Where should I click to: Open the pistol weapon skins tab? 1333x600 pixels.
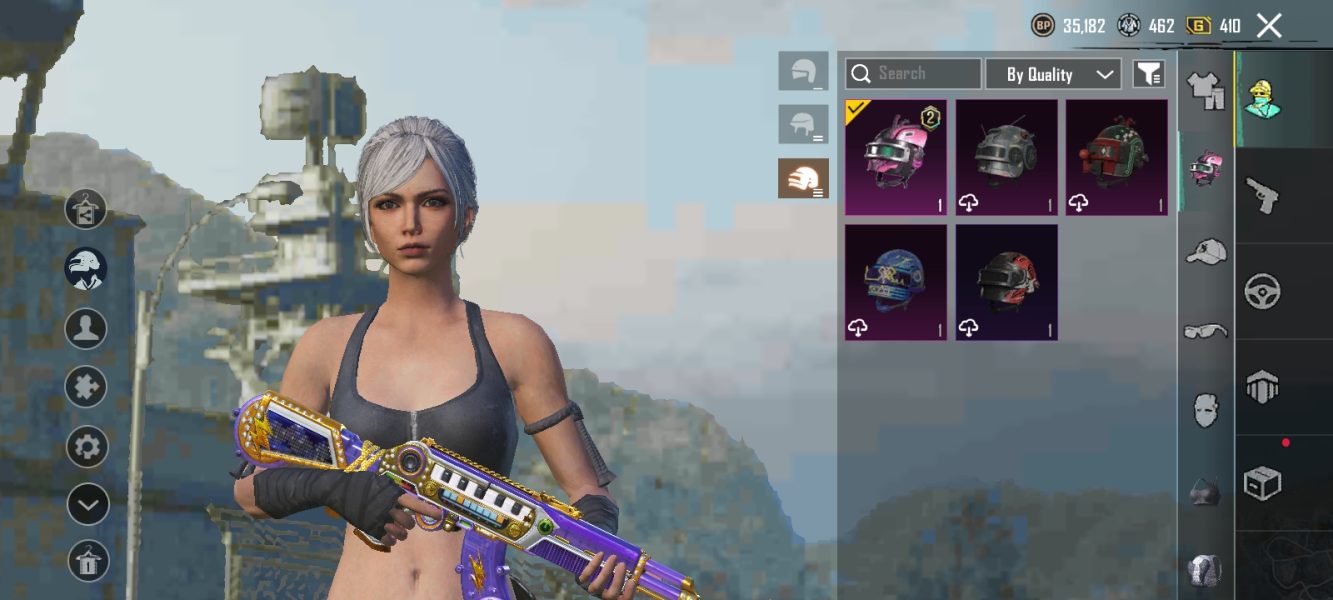[1263, 195]
